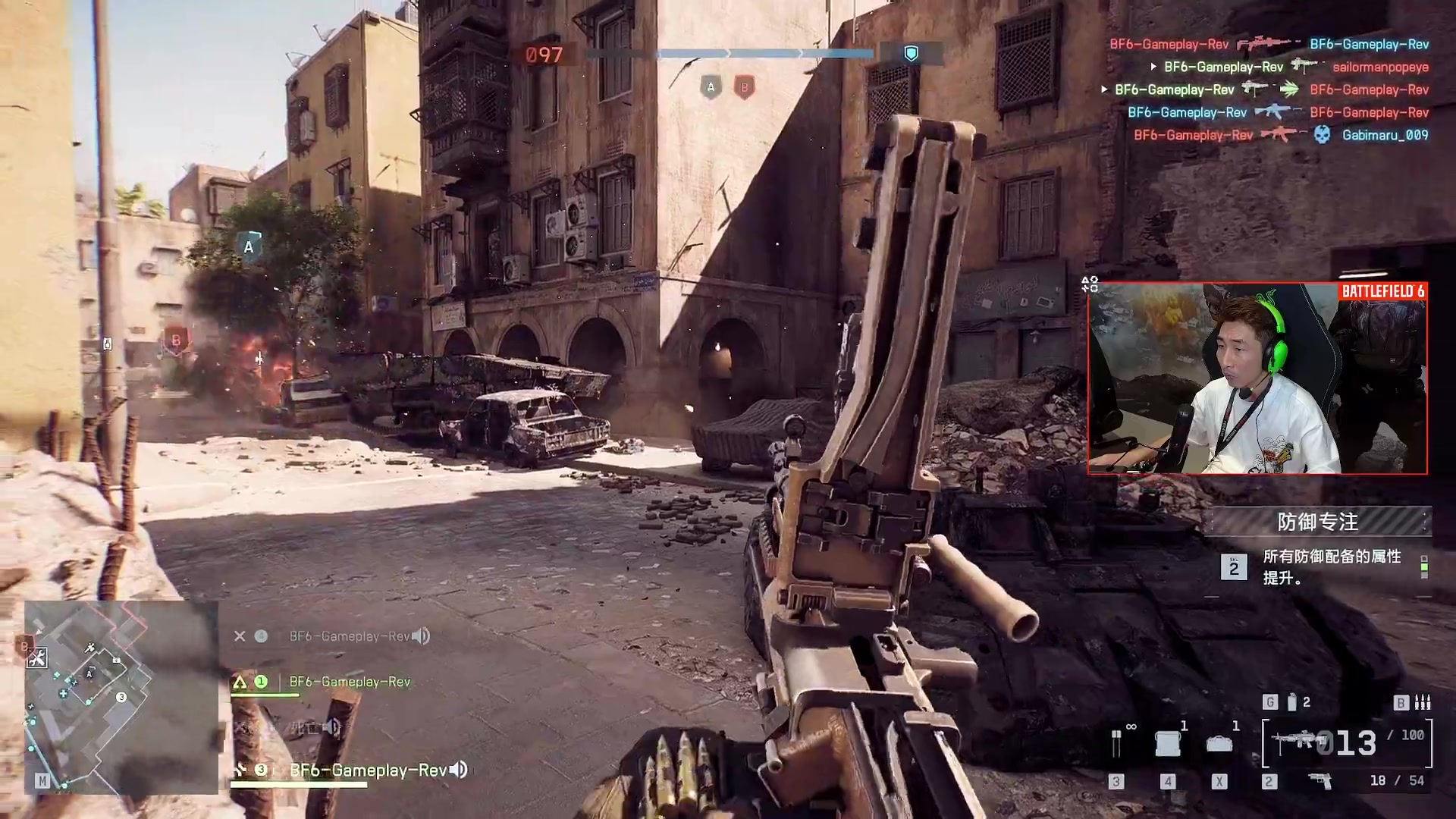Pick the bipod stakes gadget icon
The width and height of the screenshot is (1456, 819).
(x=1116, y=743)
